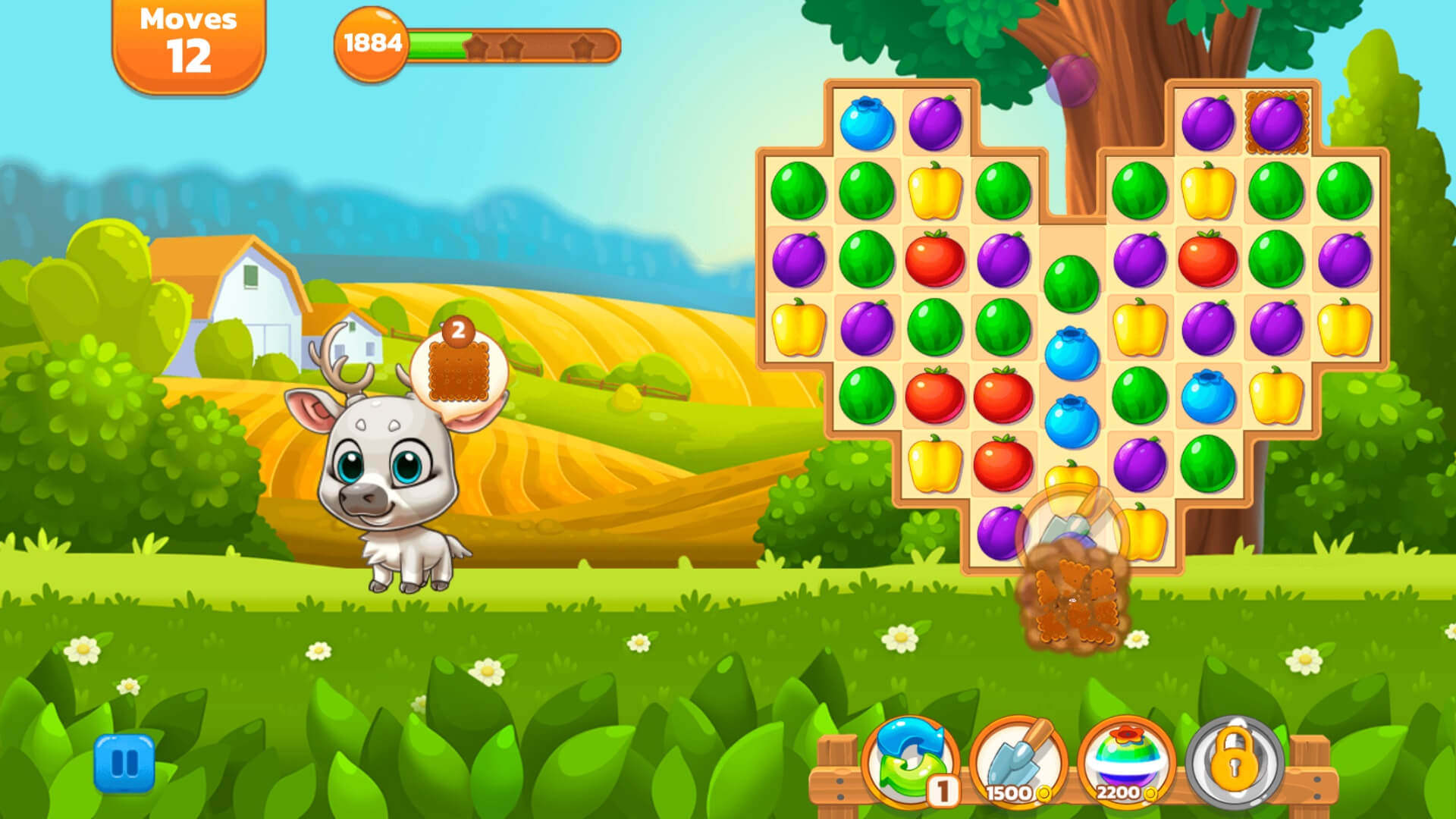
Task: Select the plum on the cookie tile
Action: 1276,123
